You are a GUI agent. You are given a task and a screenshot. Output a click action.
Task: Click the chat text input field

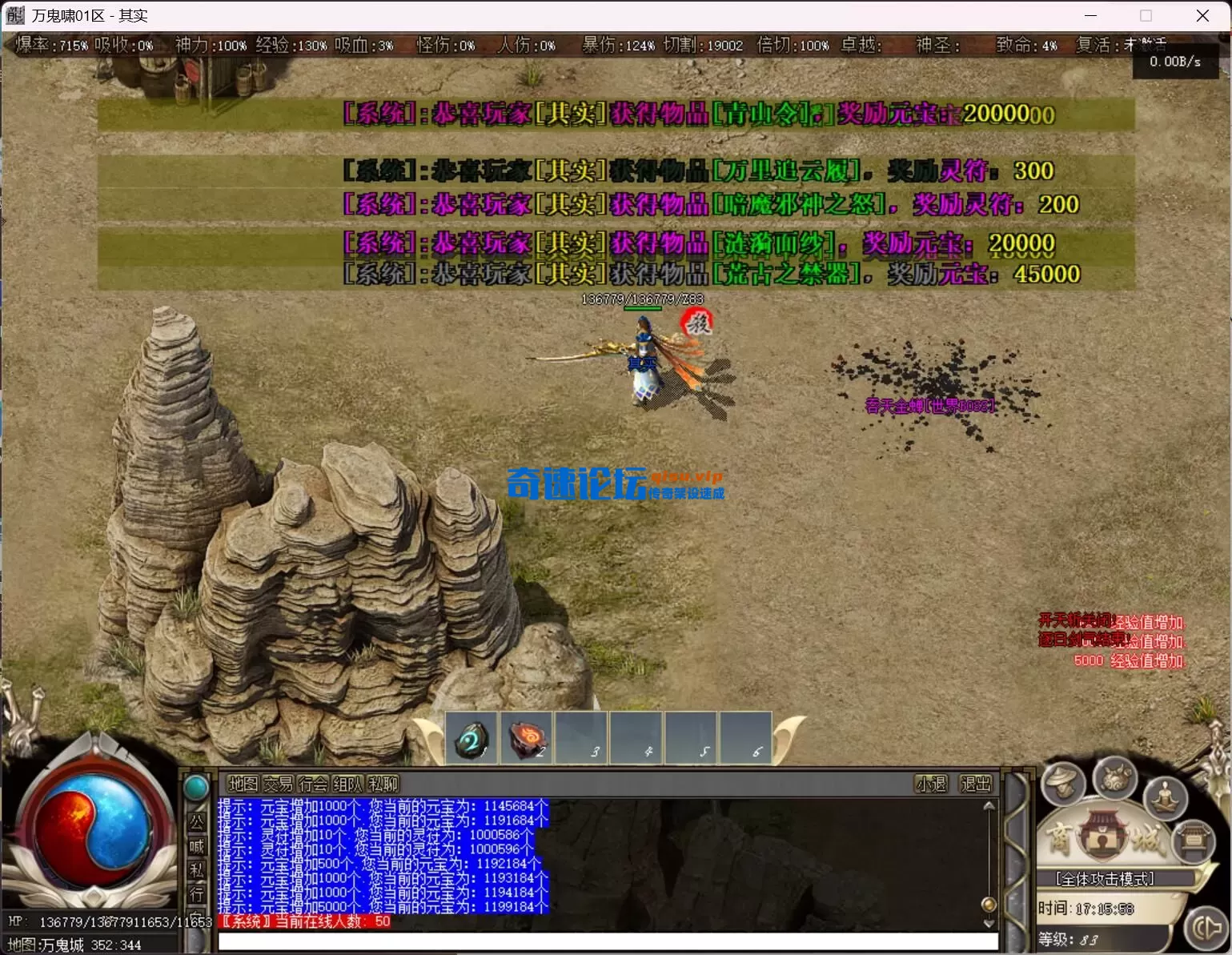tap(608, 941)
